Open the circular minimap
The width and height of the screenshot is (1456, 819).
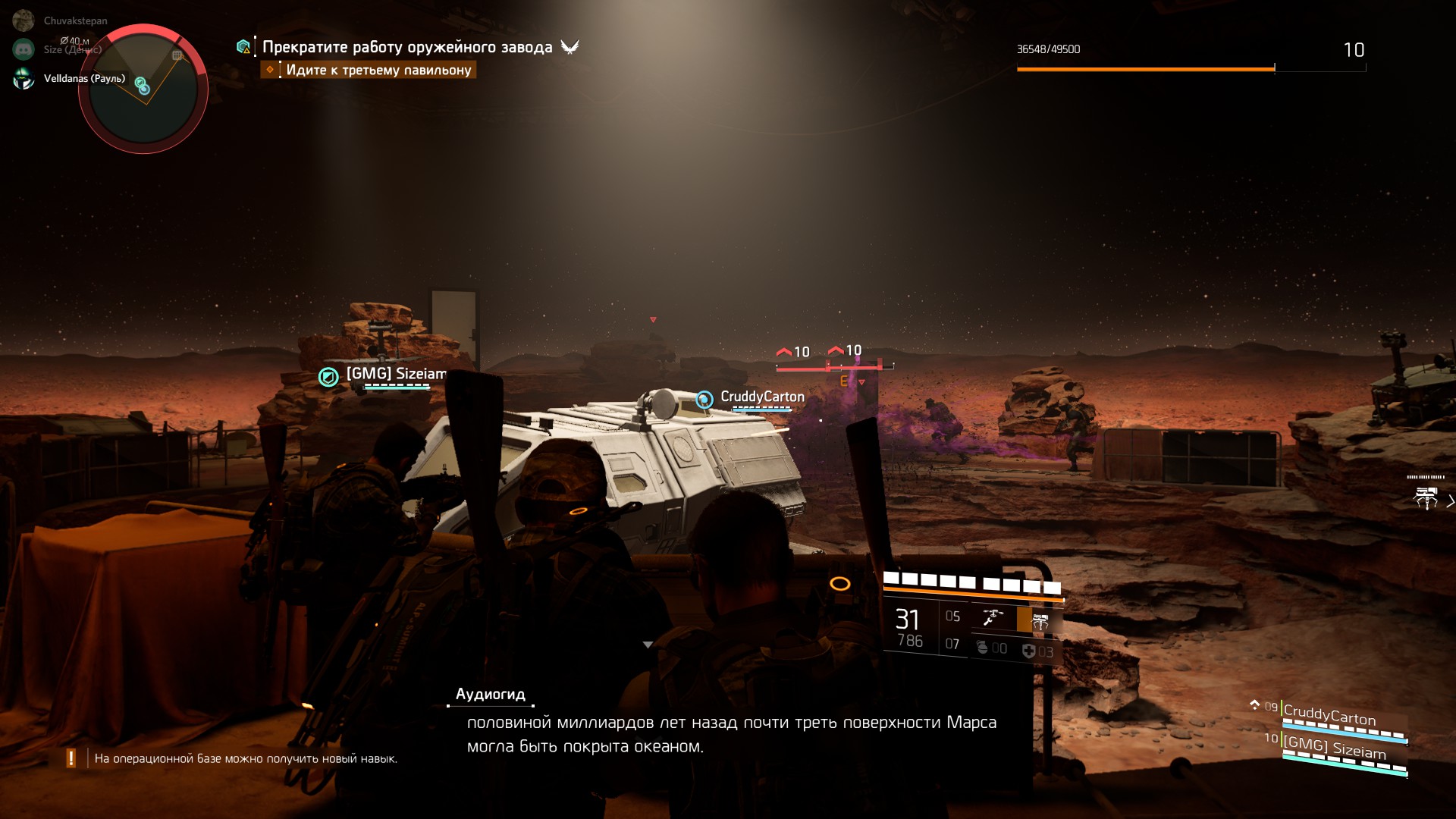[143, 89]
